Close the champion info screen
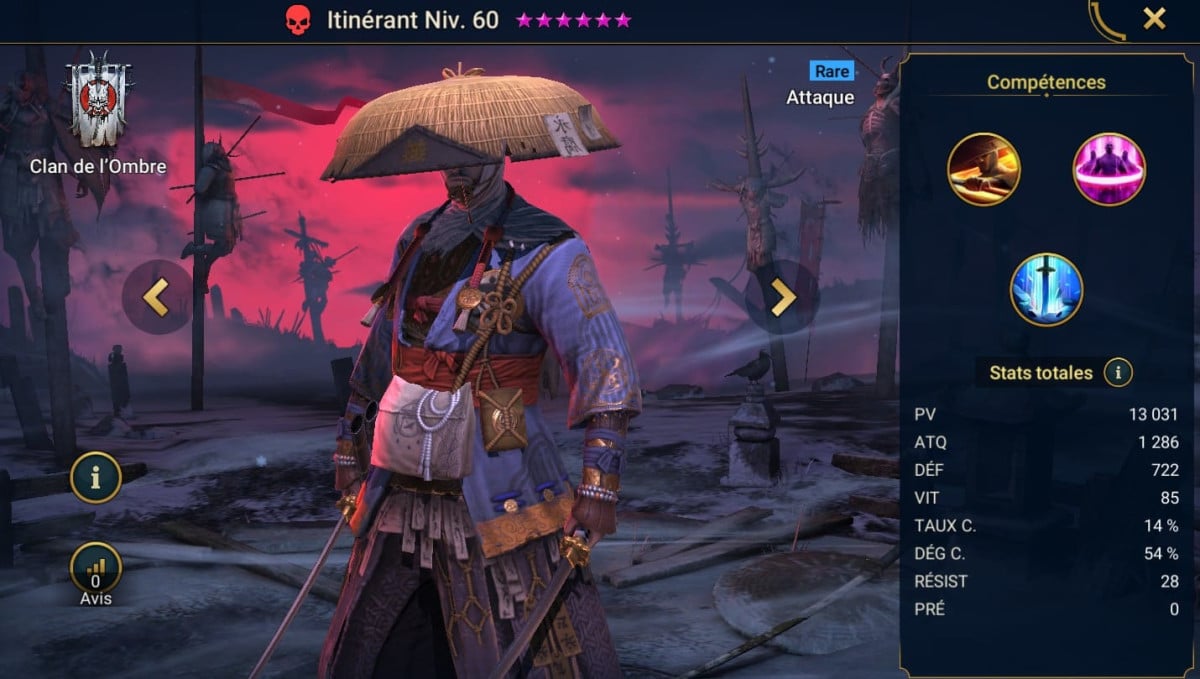The image size is (1200, 679). [x=1154, y=18]
